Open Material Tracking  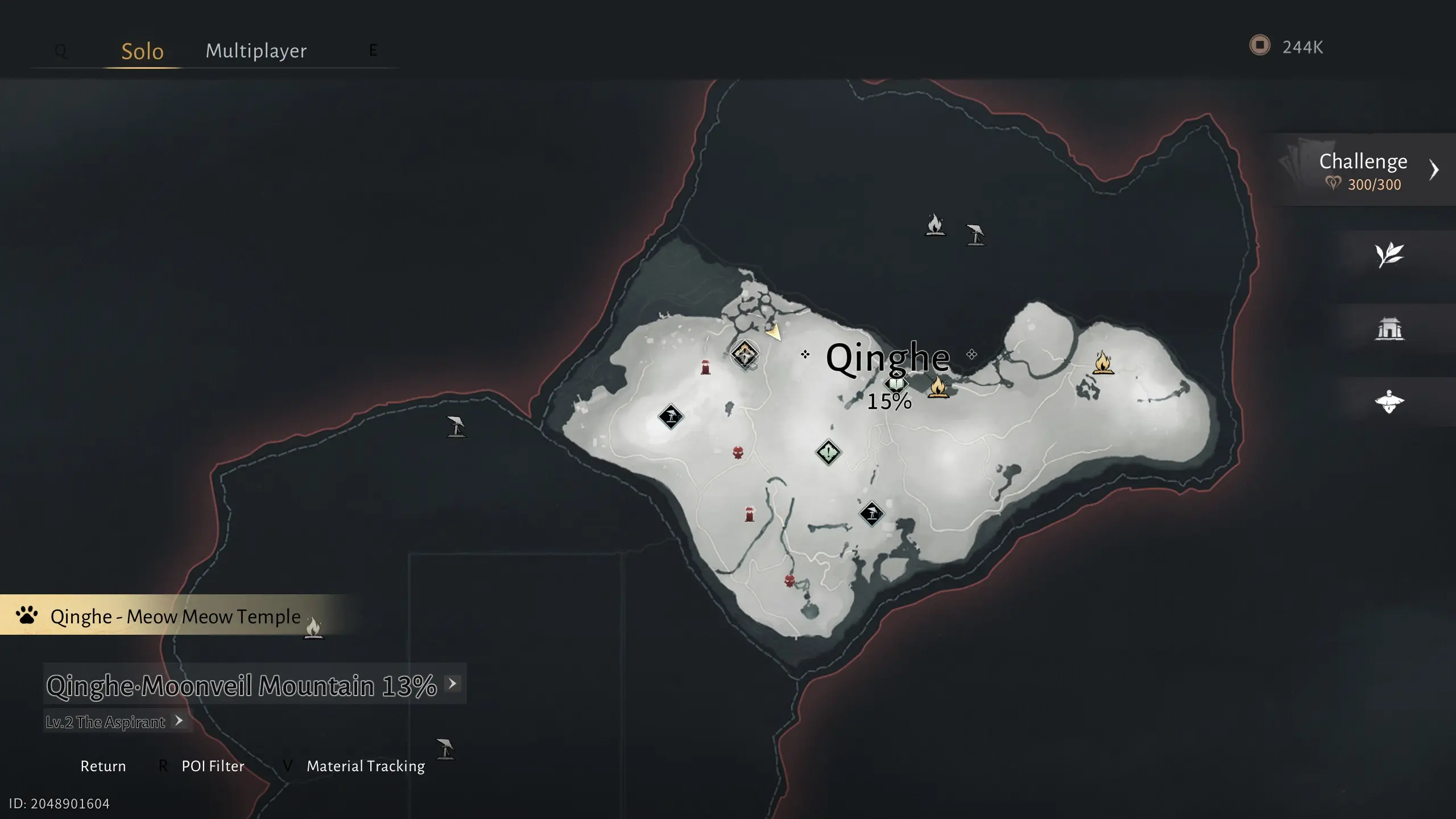click(x=365, y=766)
